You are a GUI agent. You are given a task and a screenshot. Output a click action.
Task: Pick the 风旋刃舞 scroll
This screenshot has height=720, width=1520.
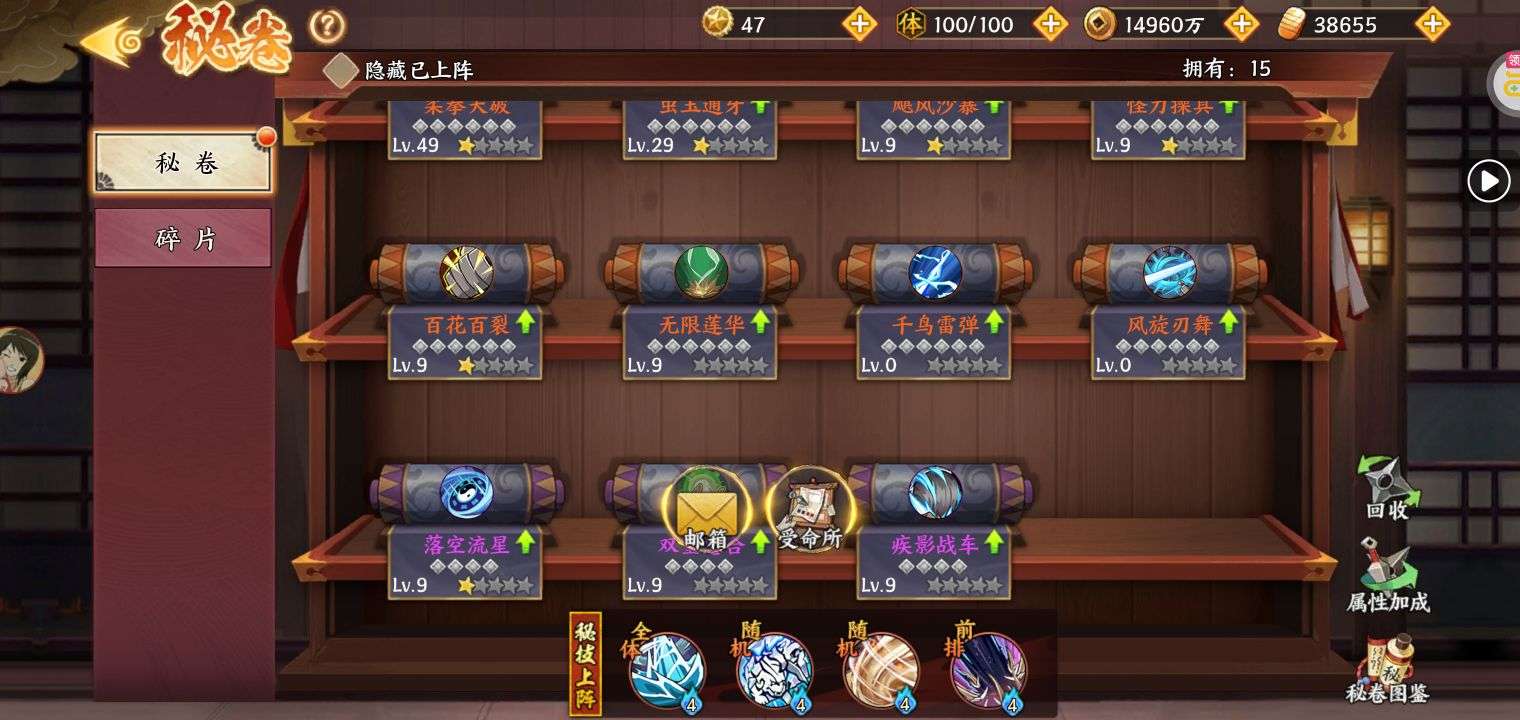click(x=1169, y=273)
